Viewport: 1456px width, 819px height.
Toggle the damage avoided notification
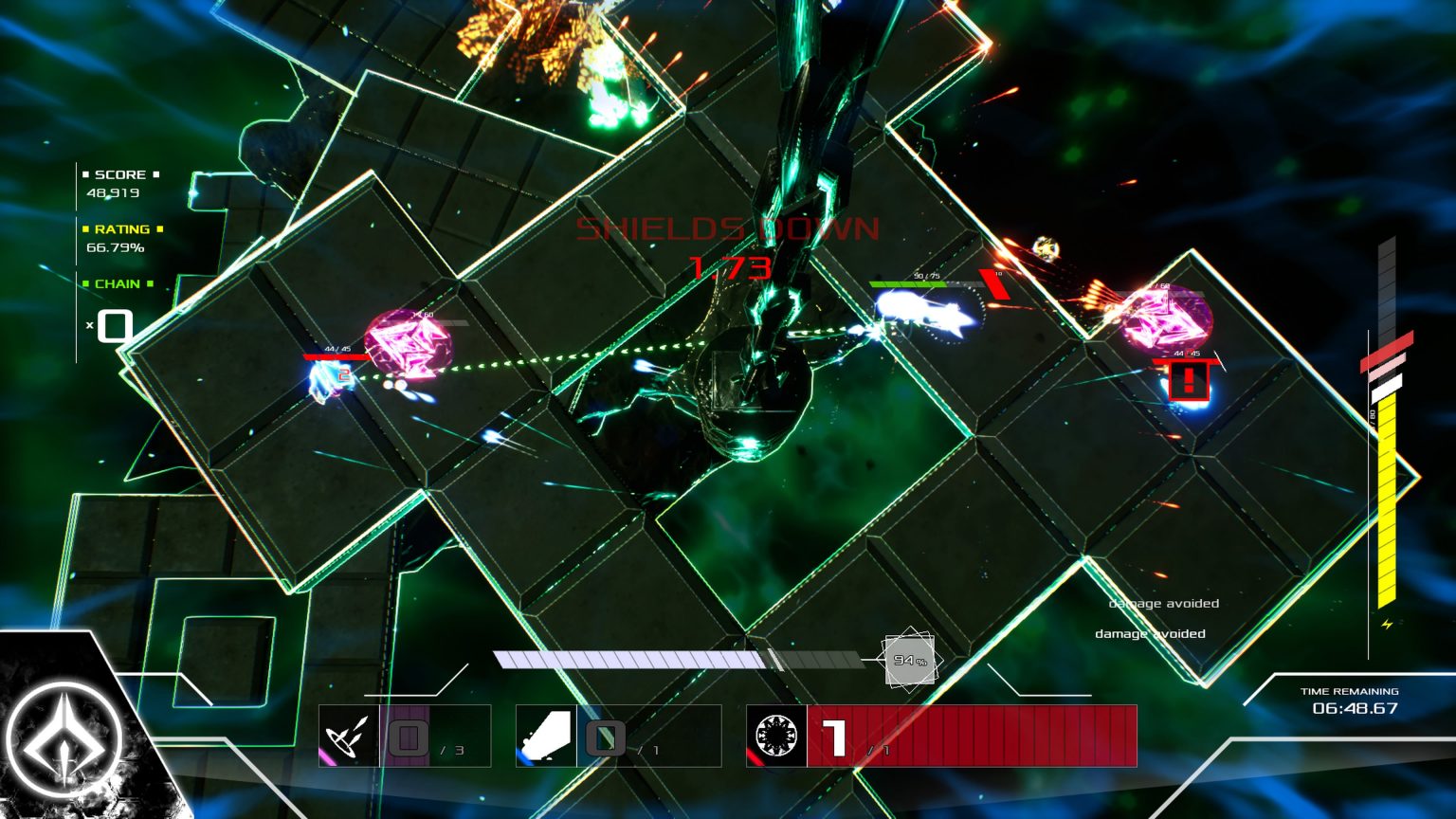tap(1164, 603)
